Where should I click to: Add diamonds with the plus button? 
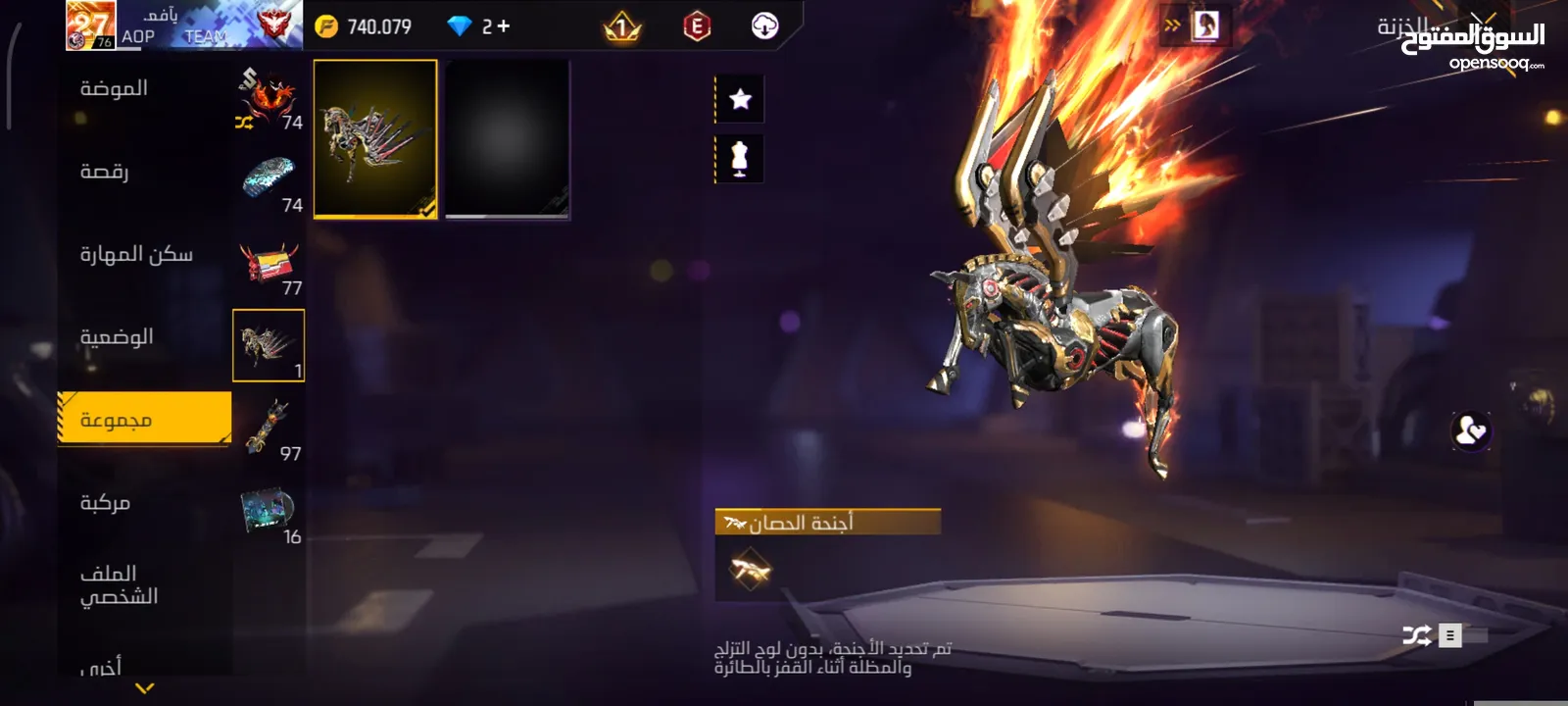(504, 26)
